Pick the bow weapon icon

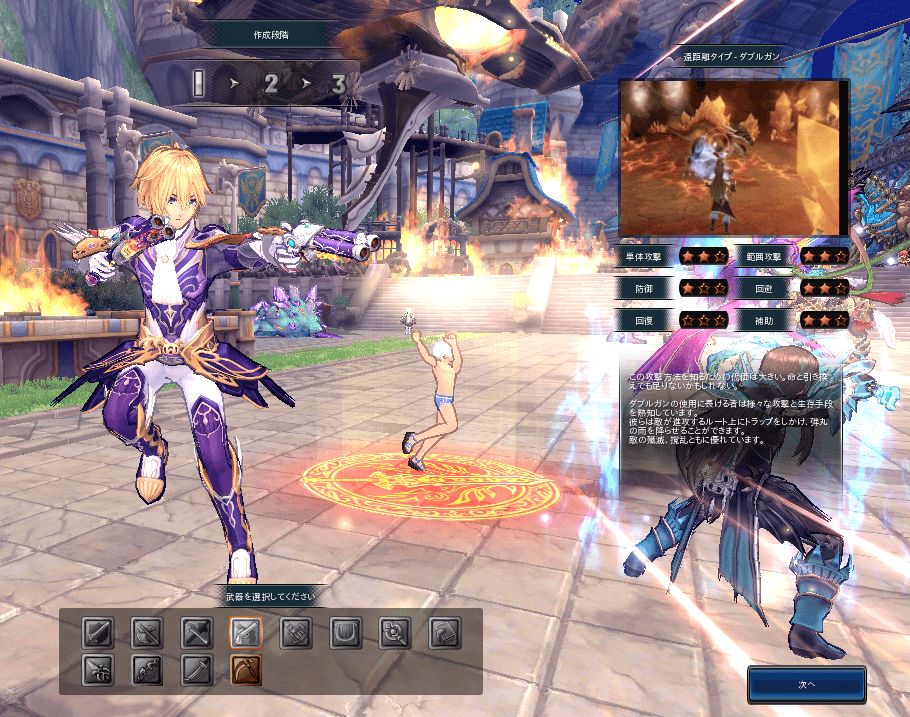[147, 670]
